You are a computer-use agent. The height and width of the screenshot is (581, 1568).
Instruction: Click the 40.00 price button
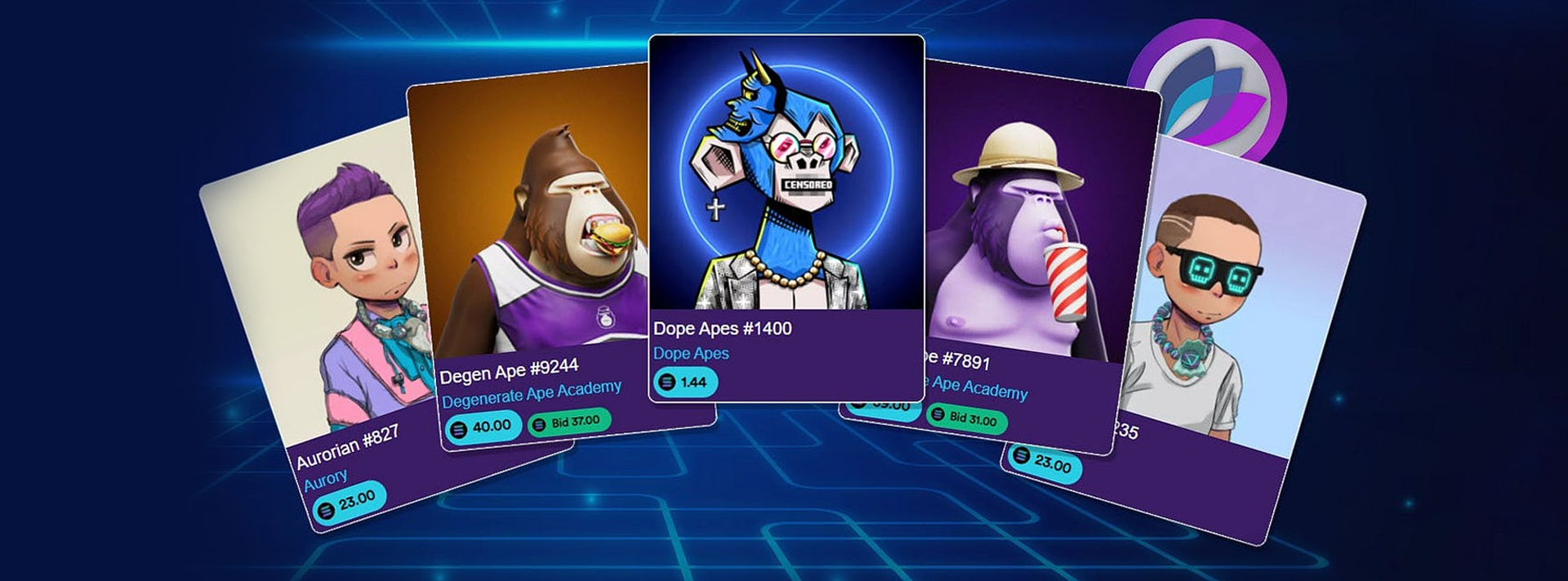(x=483, y=427)
